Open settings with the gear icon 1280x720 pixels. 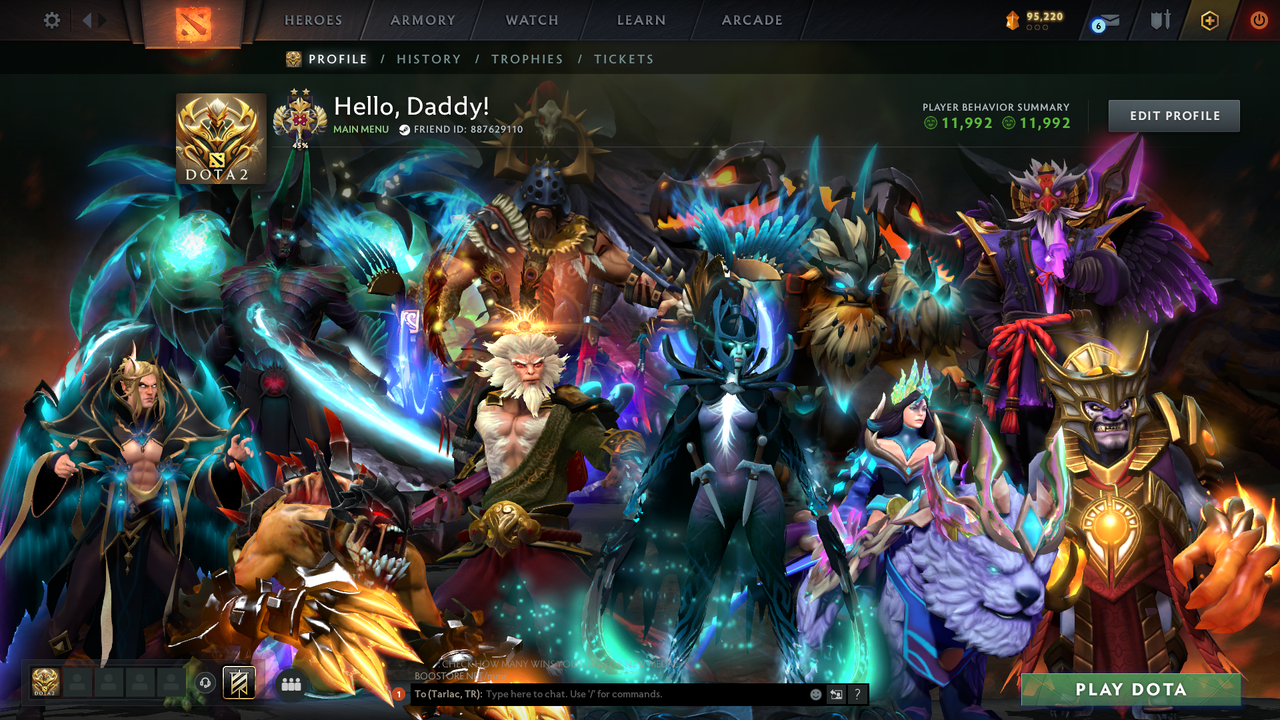(x=52, y=19)
